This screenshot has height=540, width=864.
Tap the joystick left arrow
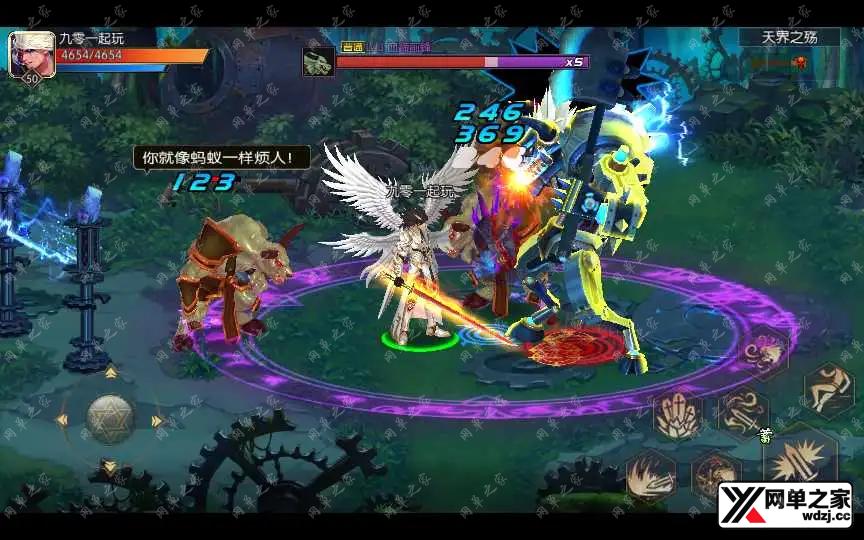pyautogui.click(x=62, y=420)
